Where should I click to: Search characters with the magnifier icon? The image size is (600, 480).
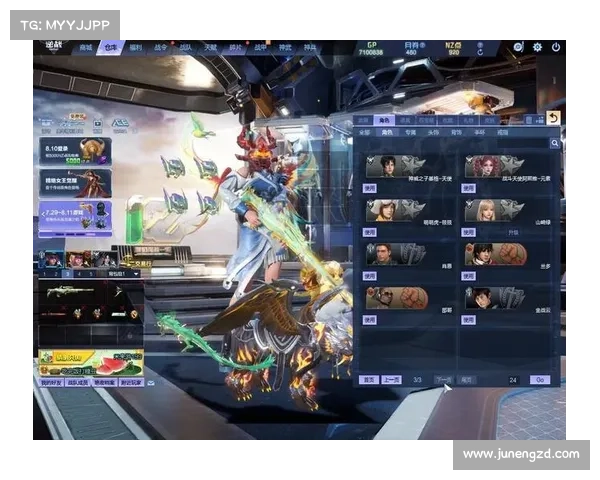pyautogui.click(x=554, y=143)
